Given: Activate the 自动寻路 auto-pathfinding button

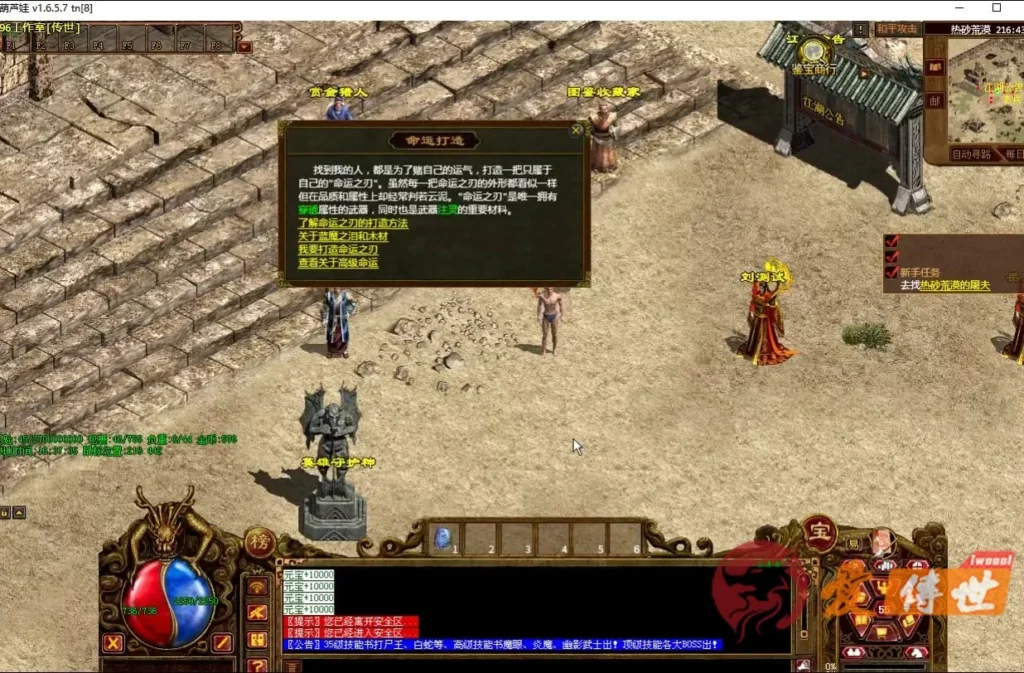Looking at the screenshot, I should tap(973, 155).
